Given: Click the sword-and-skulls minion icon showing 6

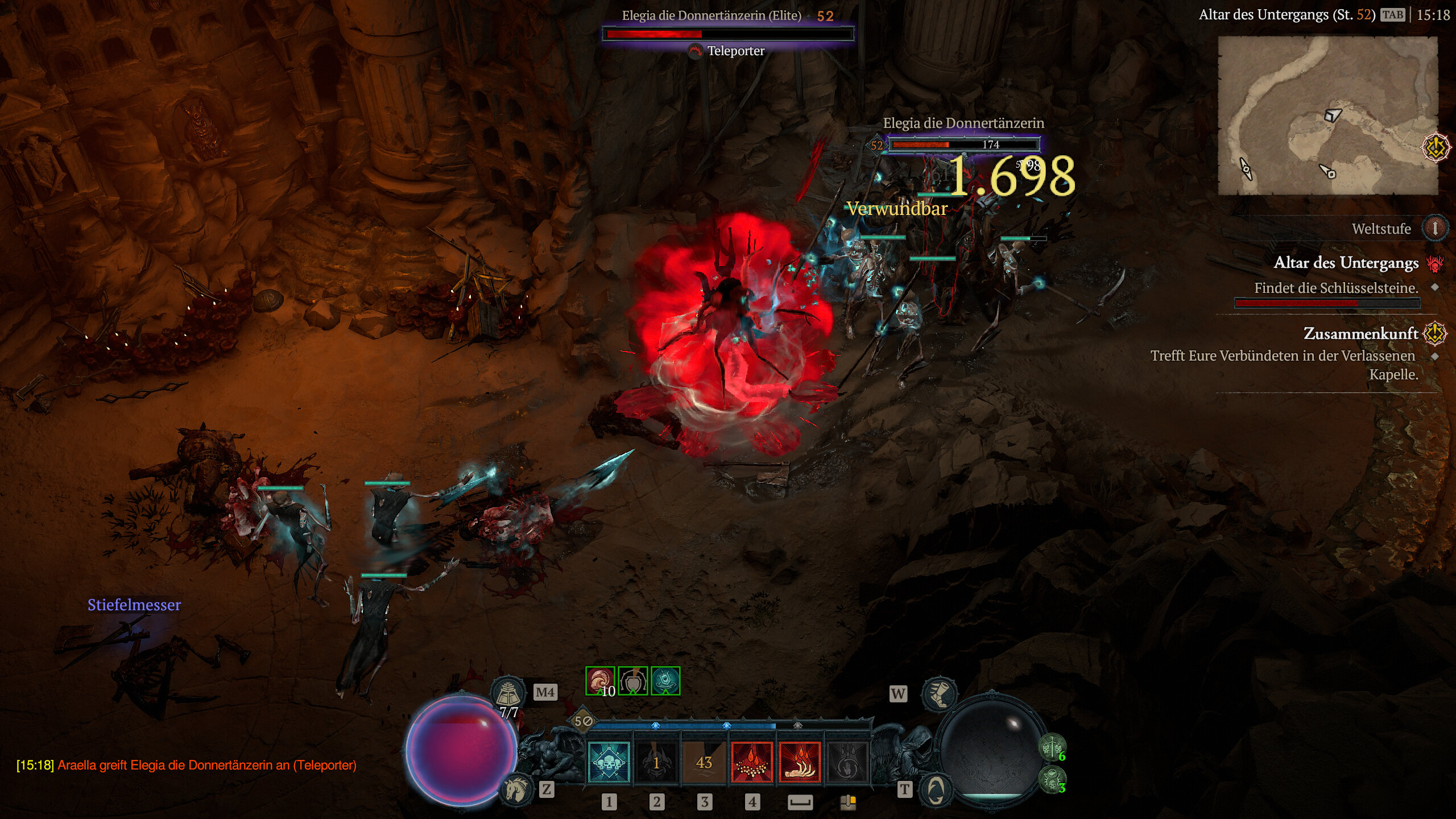Looking at the screenshot, I should 1052,747.
